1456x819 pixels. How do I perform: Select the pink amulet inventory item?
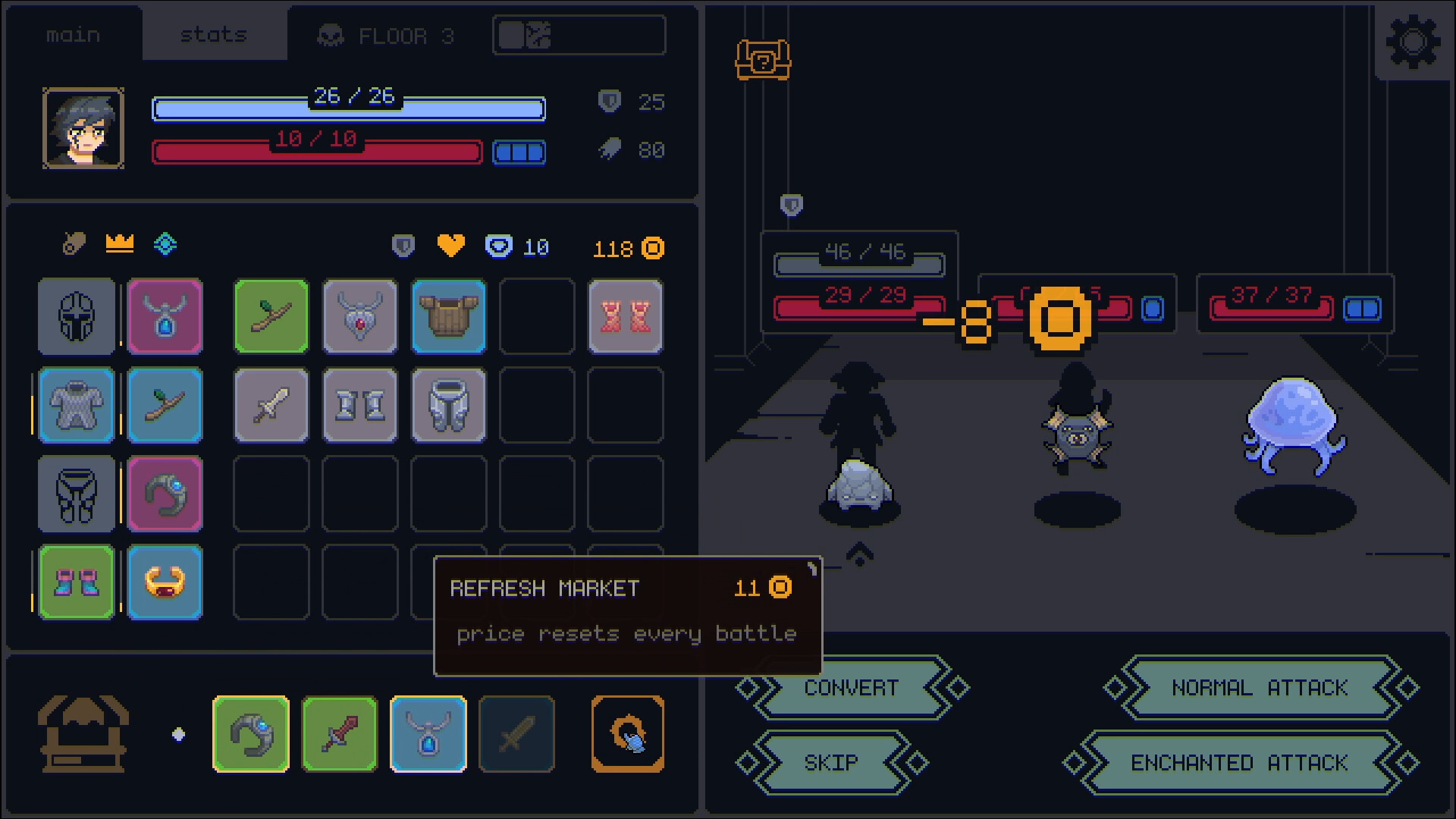165,316
